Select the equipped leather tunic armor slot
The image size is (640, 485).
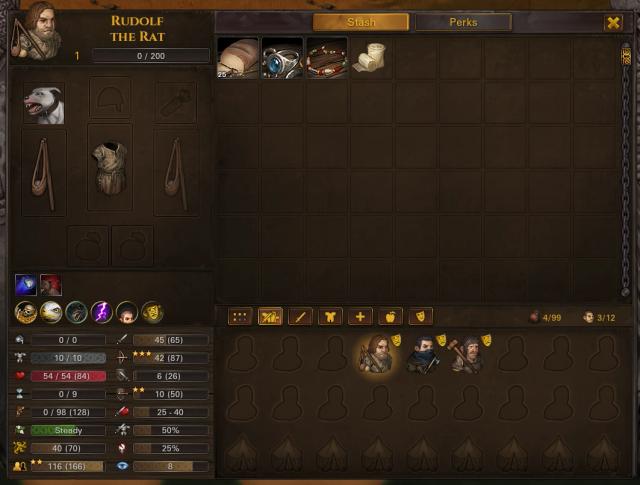pos(110,166)
